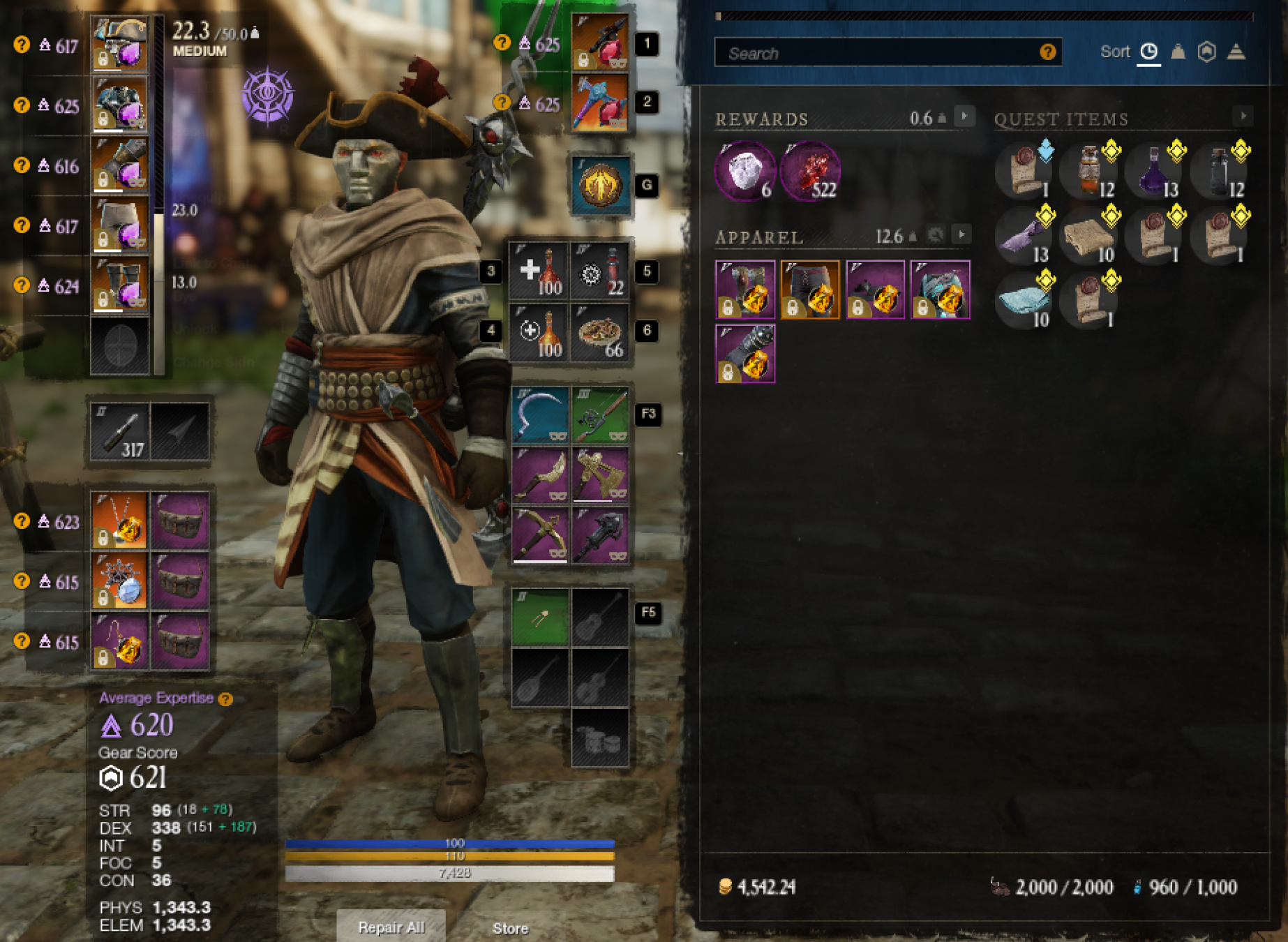
Task: Select the orange pants apparel item
Action: [810, 290]
